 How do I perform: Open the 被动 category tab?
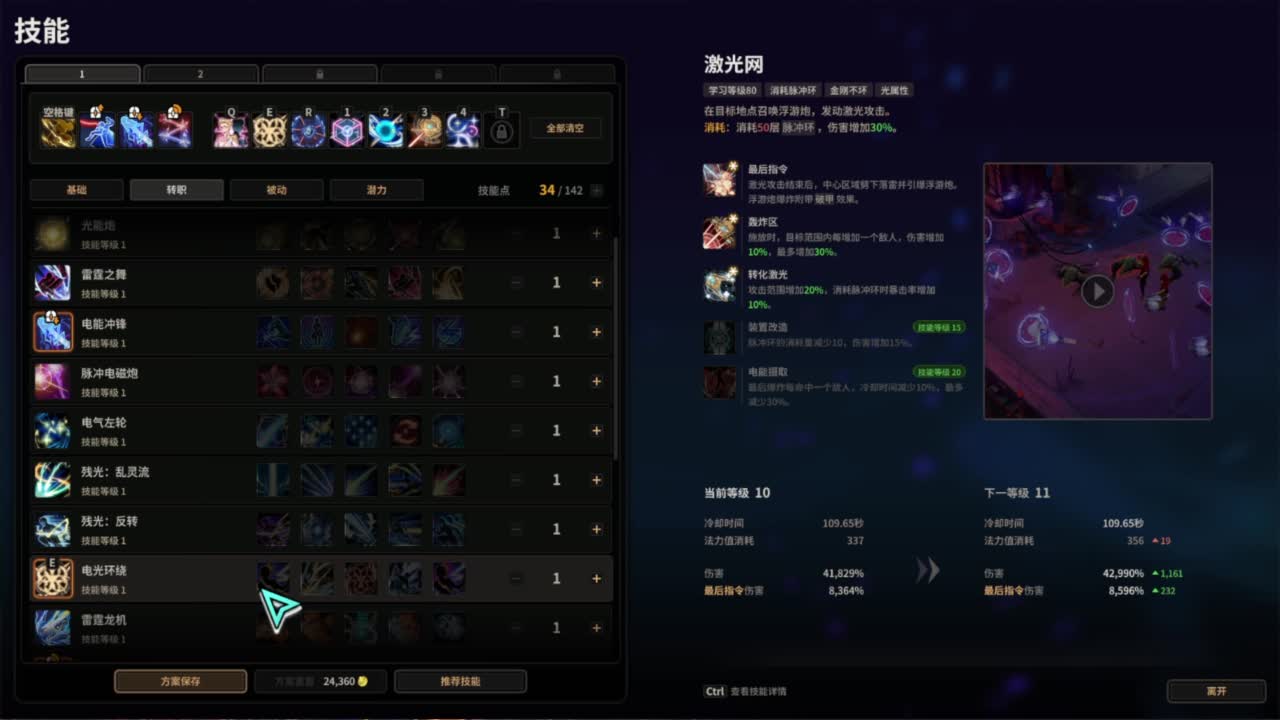click(x=277, y=189)
